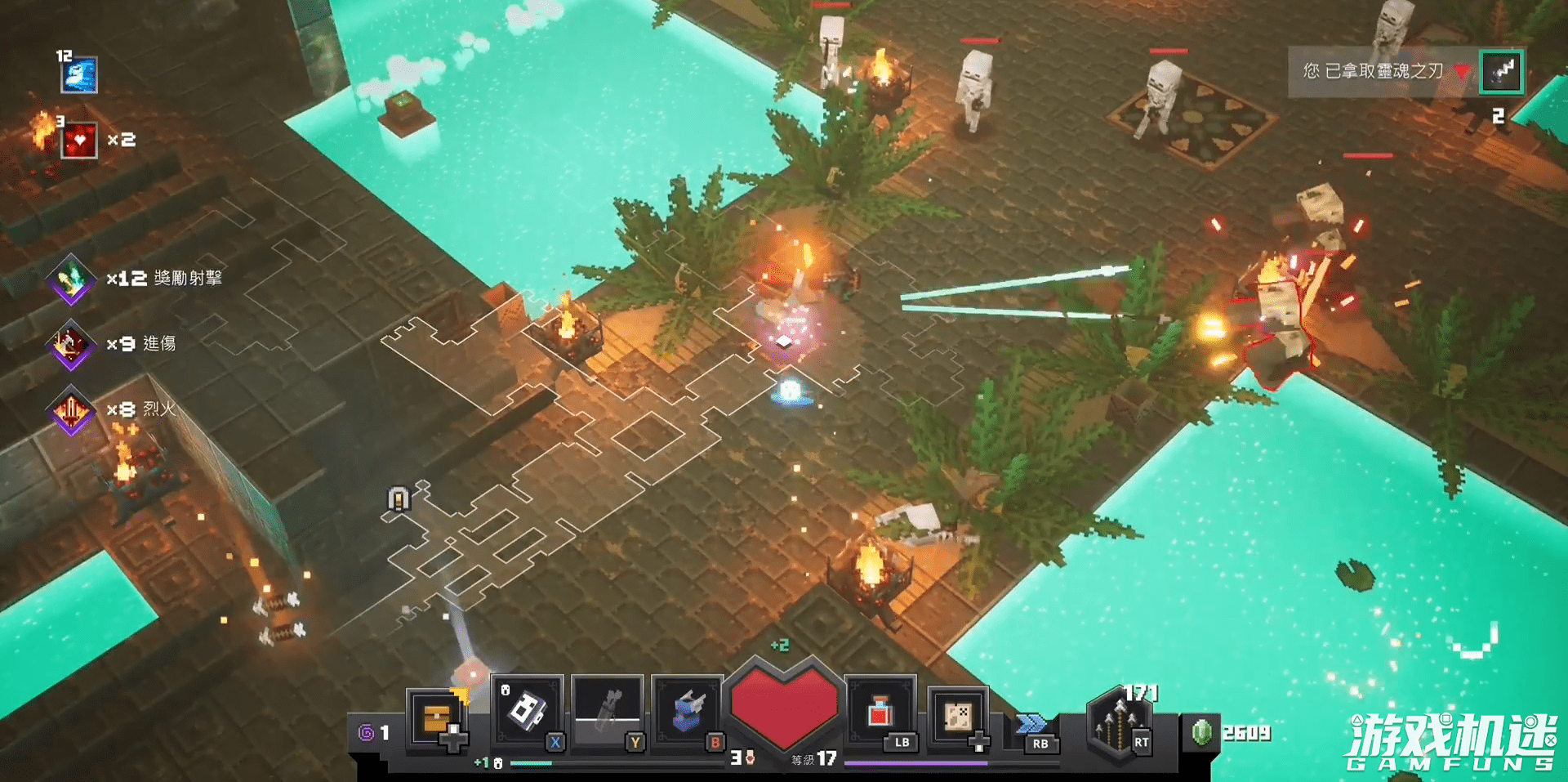Screen dimensions: 1568x782
Task: Drink the red health potion
Action: pyautogui.click(x=880, y=711)
